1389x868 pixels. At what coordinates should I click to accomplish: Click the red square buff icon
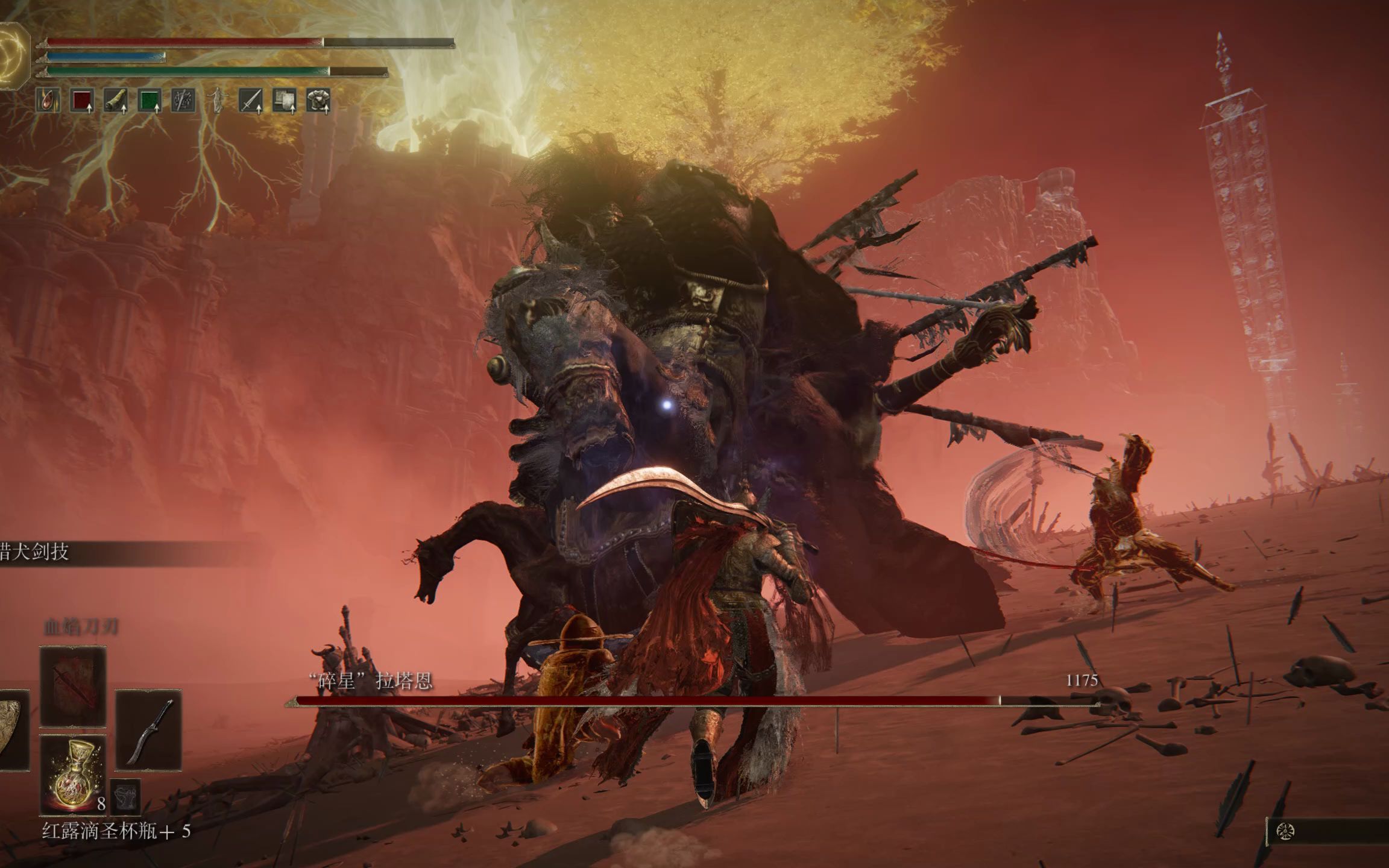click(x=82, y=101)
